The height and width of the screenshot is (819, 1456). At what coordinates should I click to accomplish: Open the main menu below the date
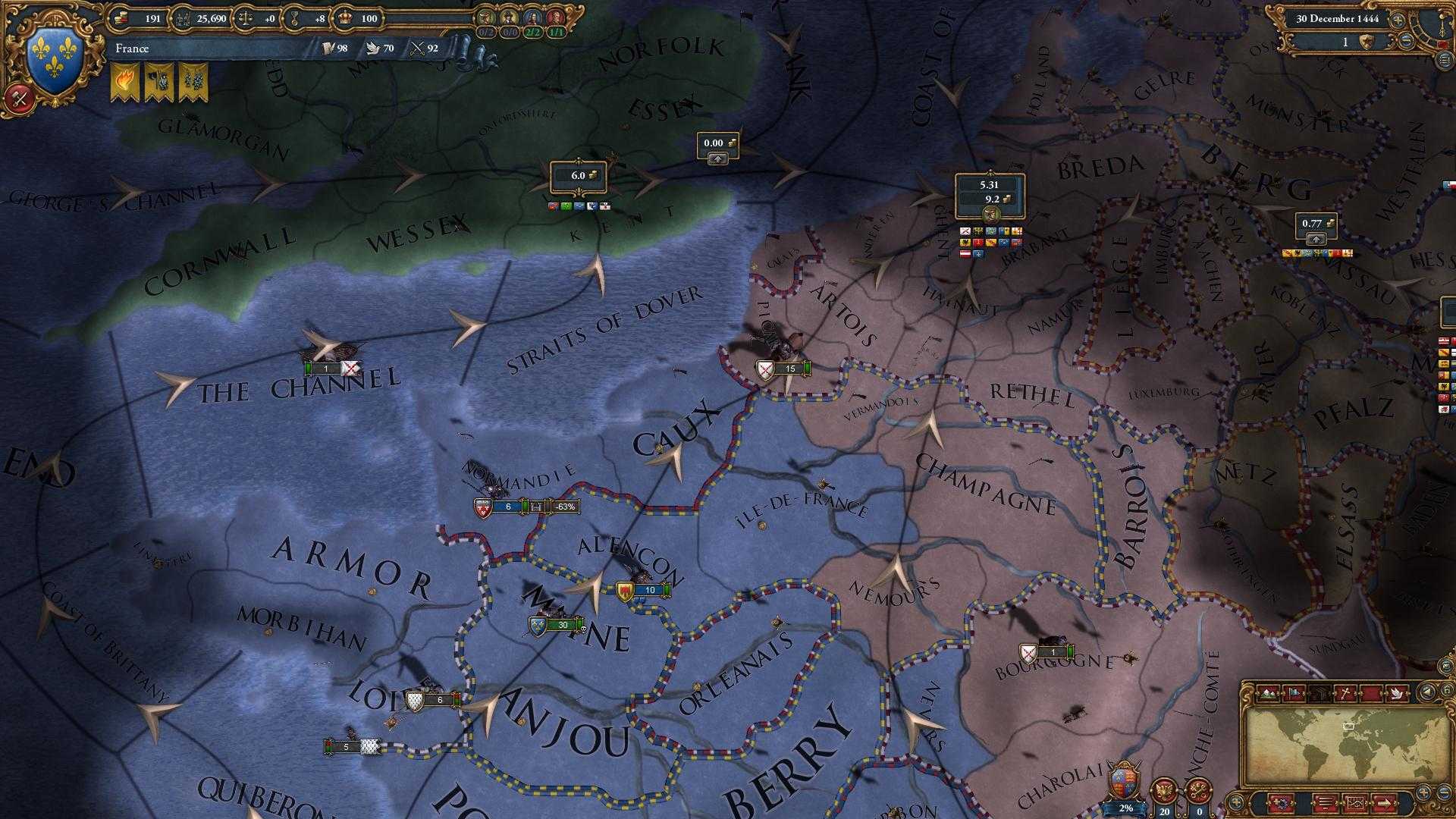(x=1444, y=60)
